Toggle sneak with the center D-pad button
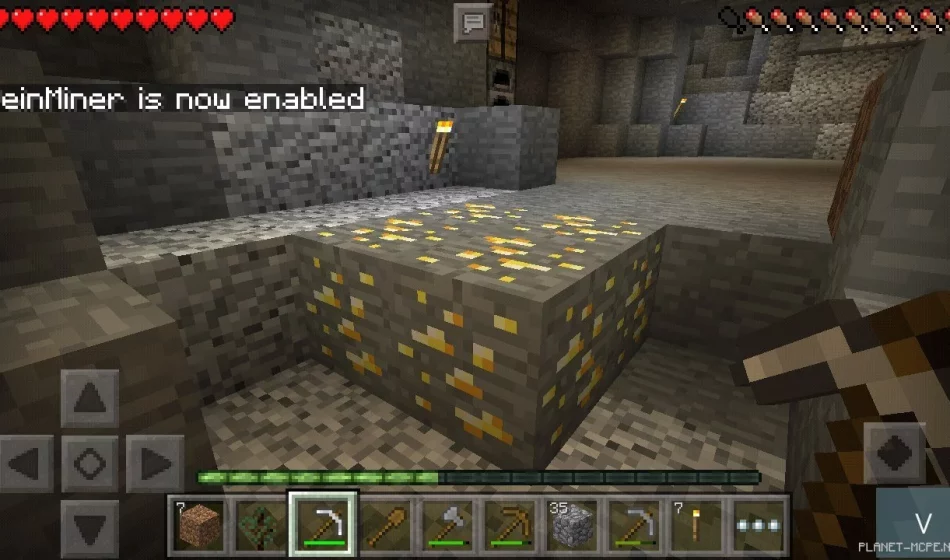950x560 pixels. (x=91, y=464)
